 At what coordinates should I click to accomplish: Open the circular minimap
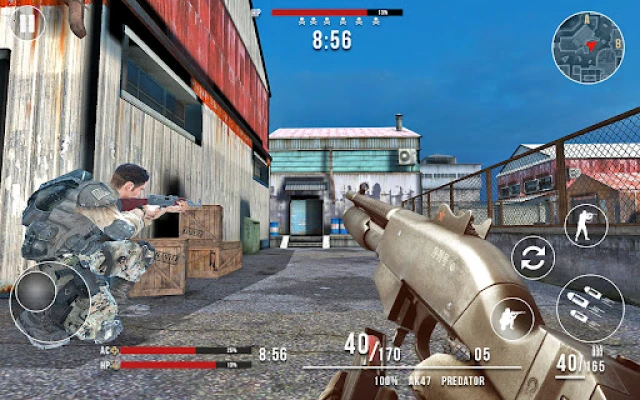[588, 46]
